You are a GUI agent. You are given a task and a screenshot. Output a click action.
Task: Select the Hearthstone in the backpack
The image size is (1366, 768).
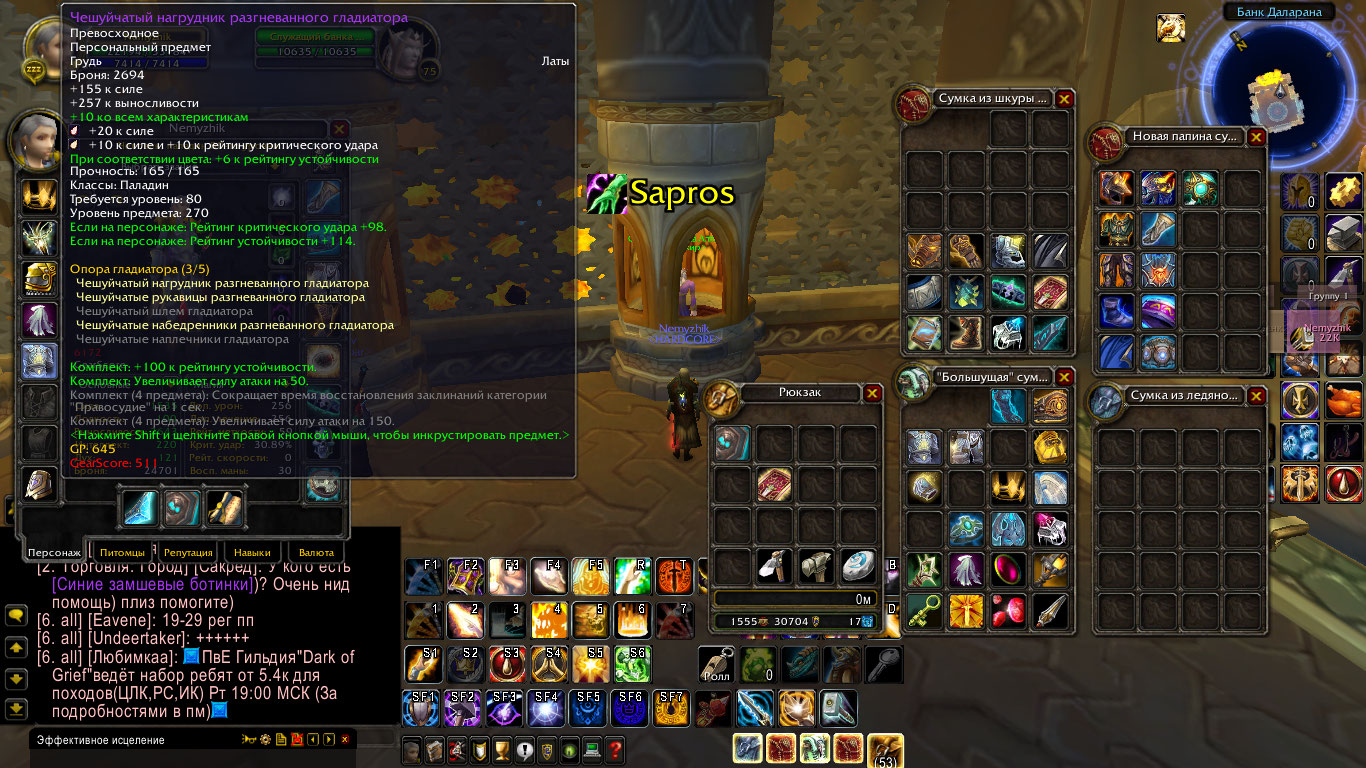pos(858,567)
